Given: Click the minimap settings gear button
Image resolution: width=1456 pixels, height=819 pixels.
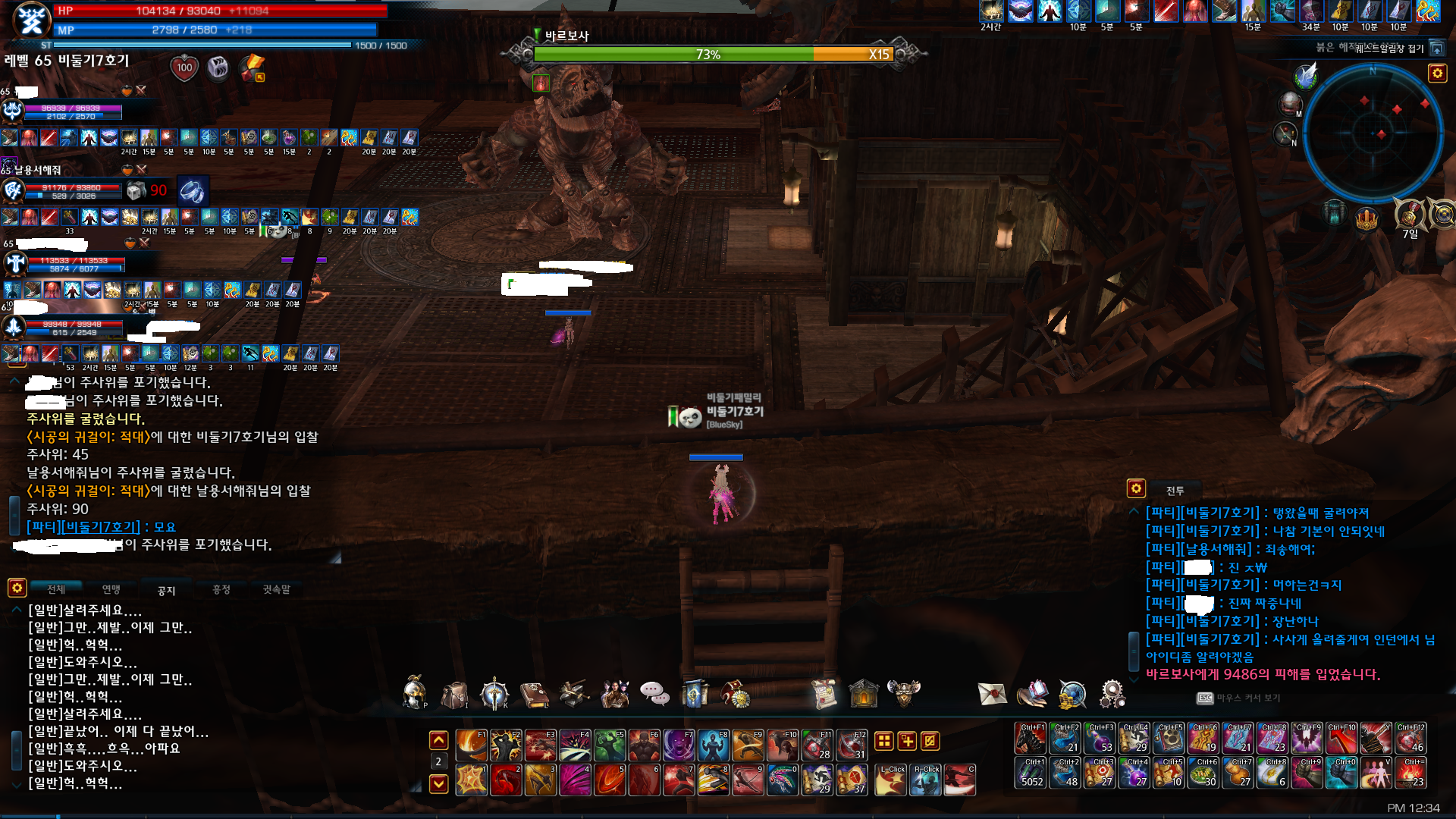Looking at the screenshot, I should [x=1437, y=73].
